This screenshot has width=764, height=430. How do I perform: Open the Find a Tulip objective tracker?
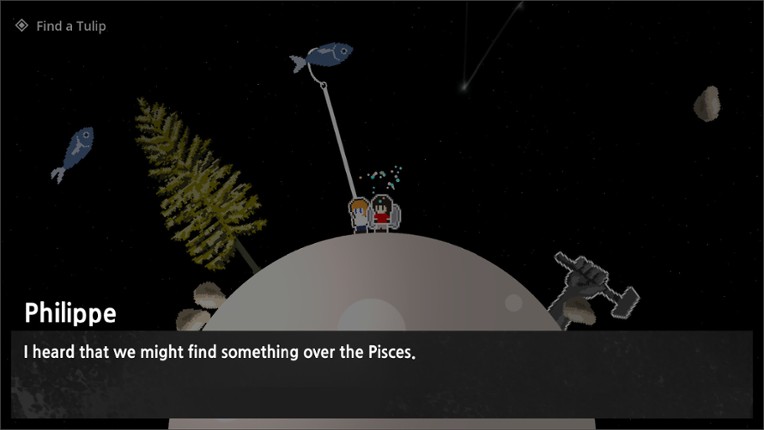[60, 26]
